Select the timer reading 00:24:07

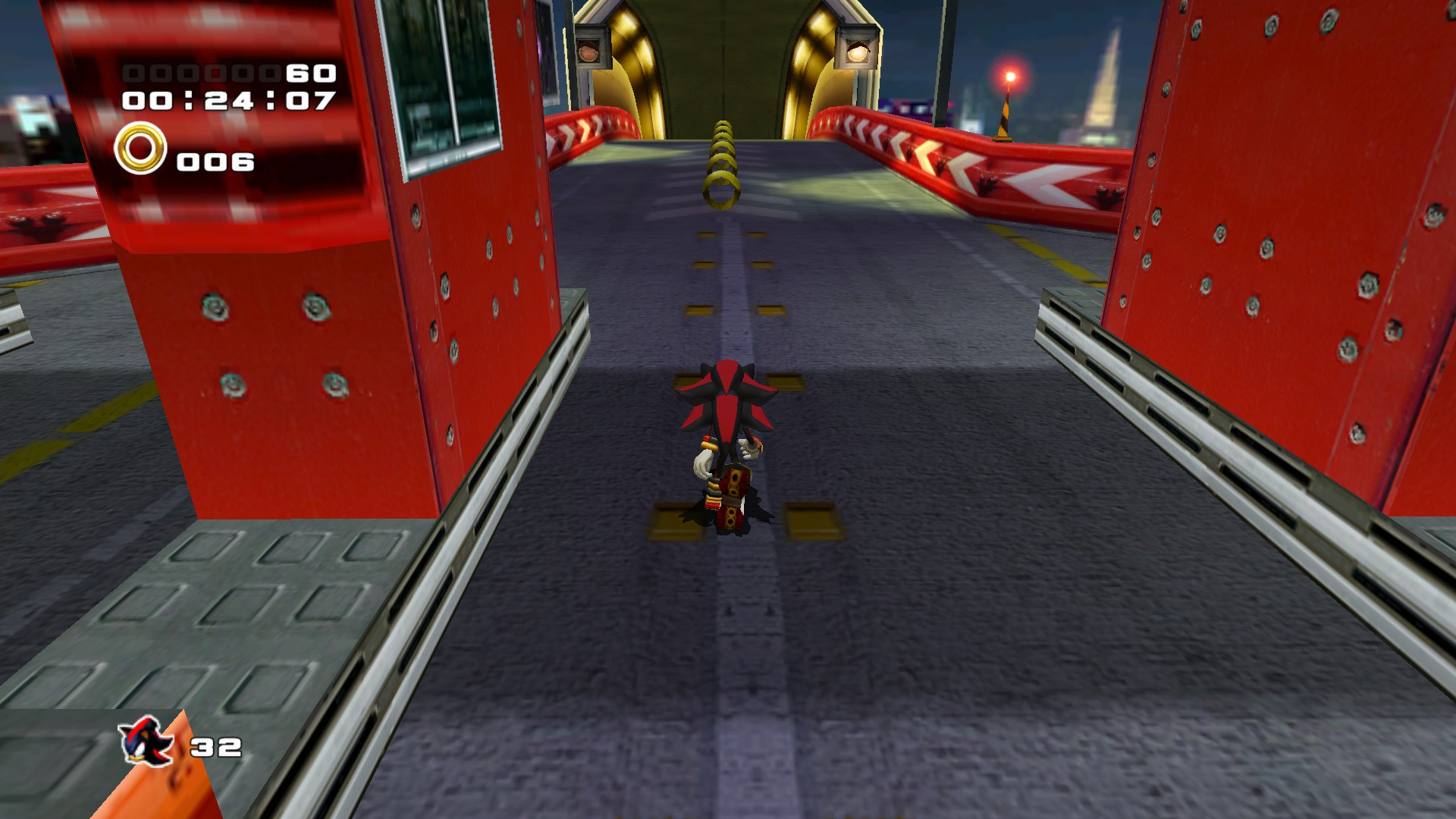pyautogui.click(x=227, y=99)
